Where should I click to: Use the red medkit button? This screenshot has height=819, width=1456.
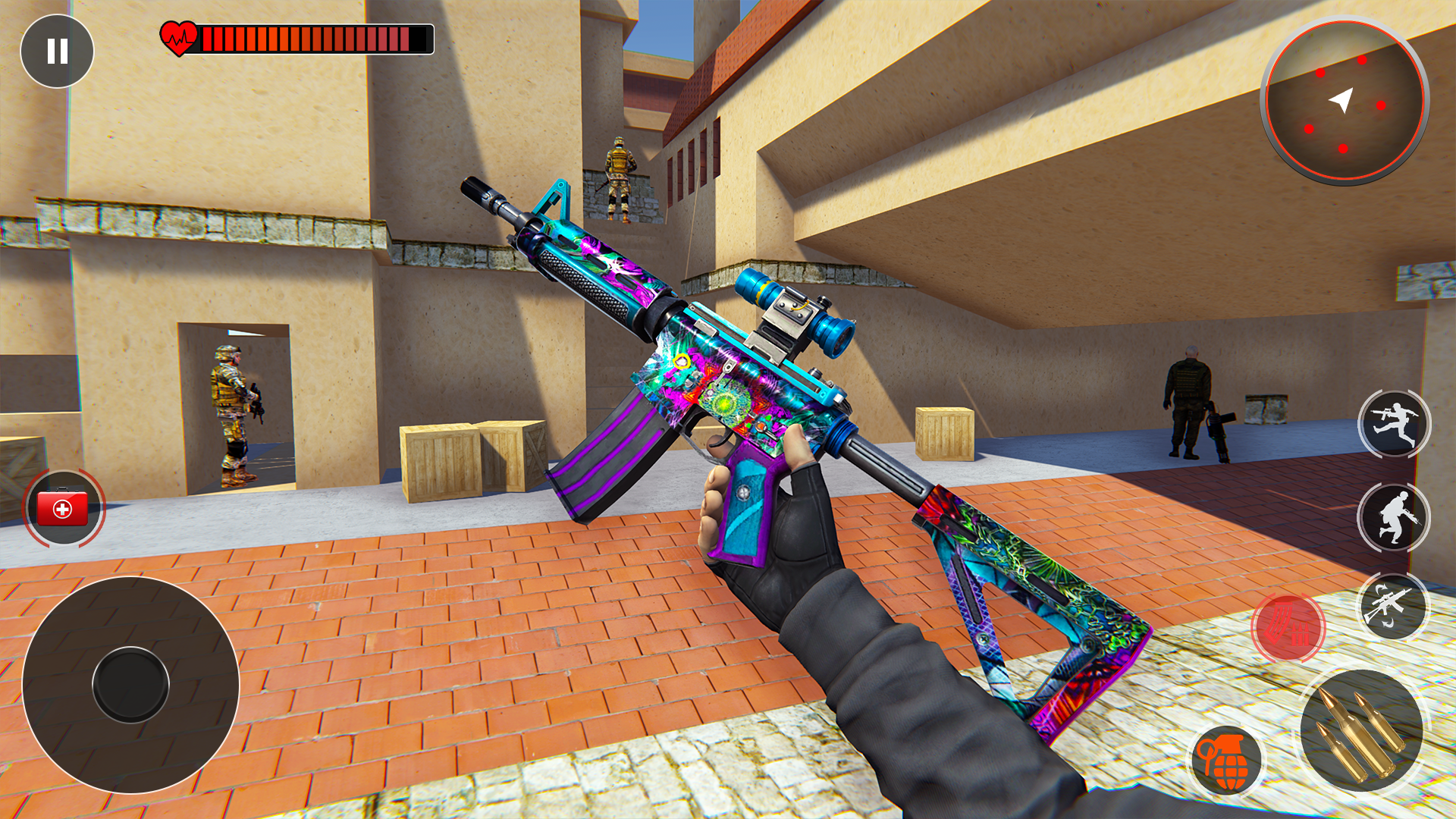[x=64, y=509]
